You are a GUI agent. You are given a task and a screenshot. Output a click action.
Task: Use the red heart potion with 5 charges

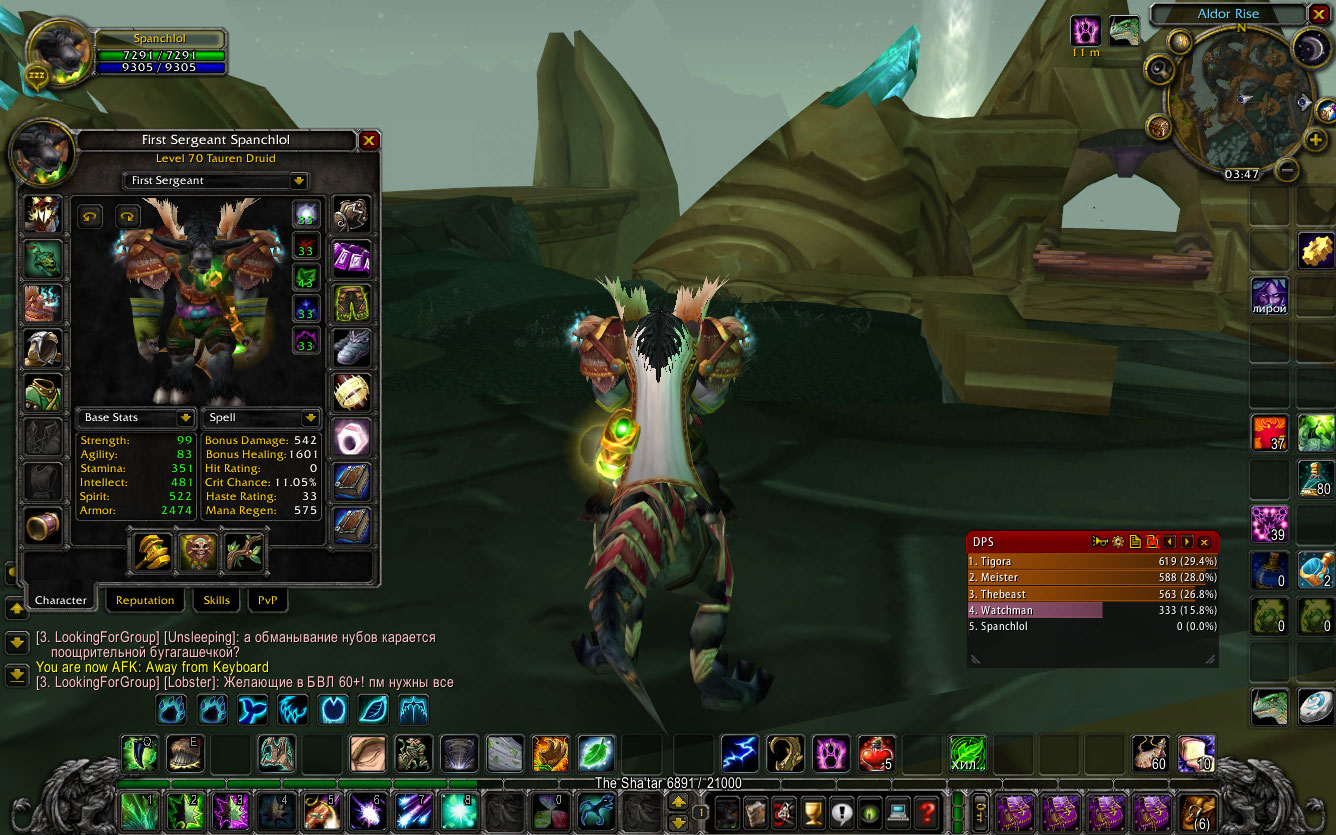[874, 753]
